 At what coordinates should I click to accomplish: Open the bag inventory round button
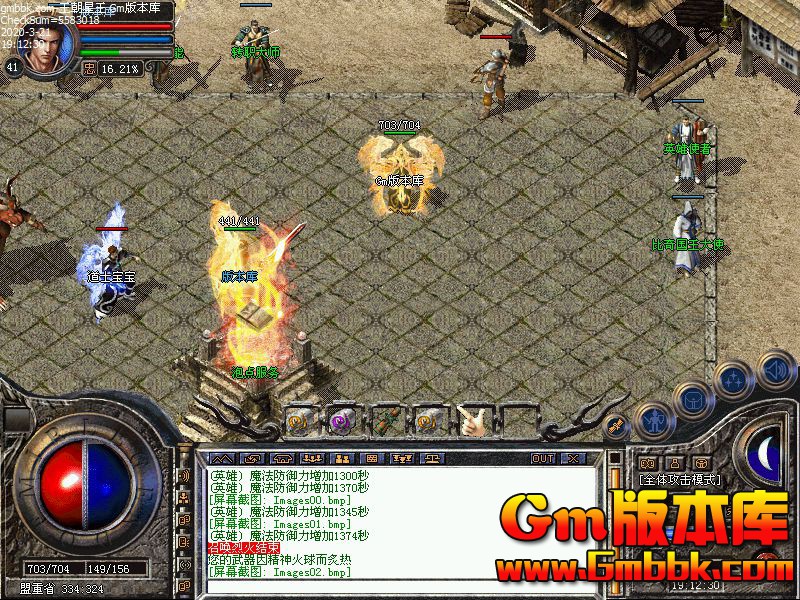[x=692, y=399]
